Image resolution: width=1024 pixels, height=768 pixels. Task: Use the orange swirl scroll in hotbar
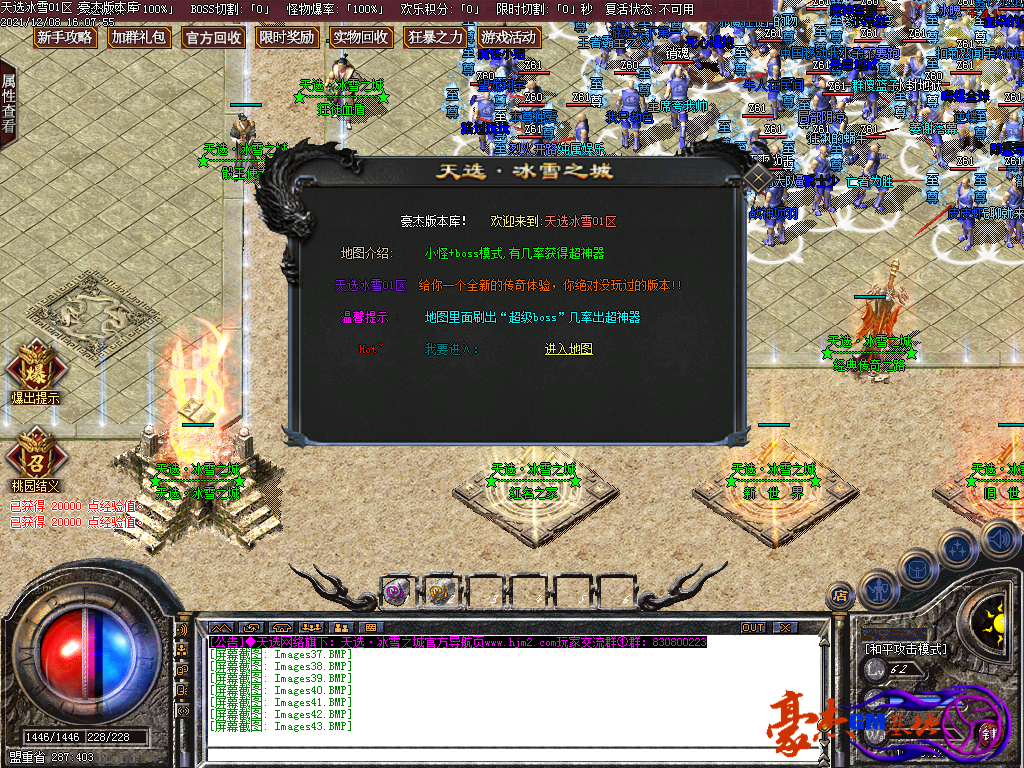point(439,593)
